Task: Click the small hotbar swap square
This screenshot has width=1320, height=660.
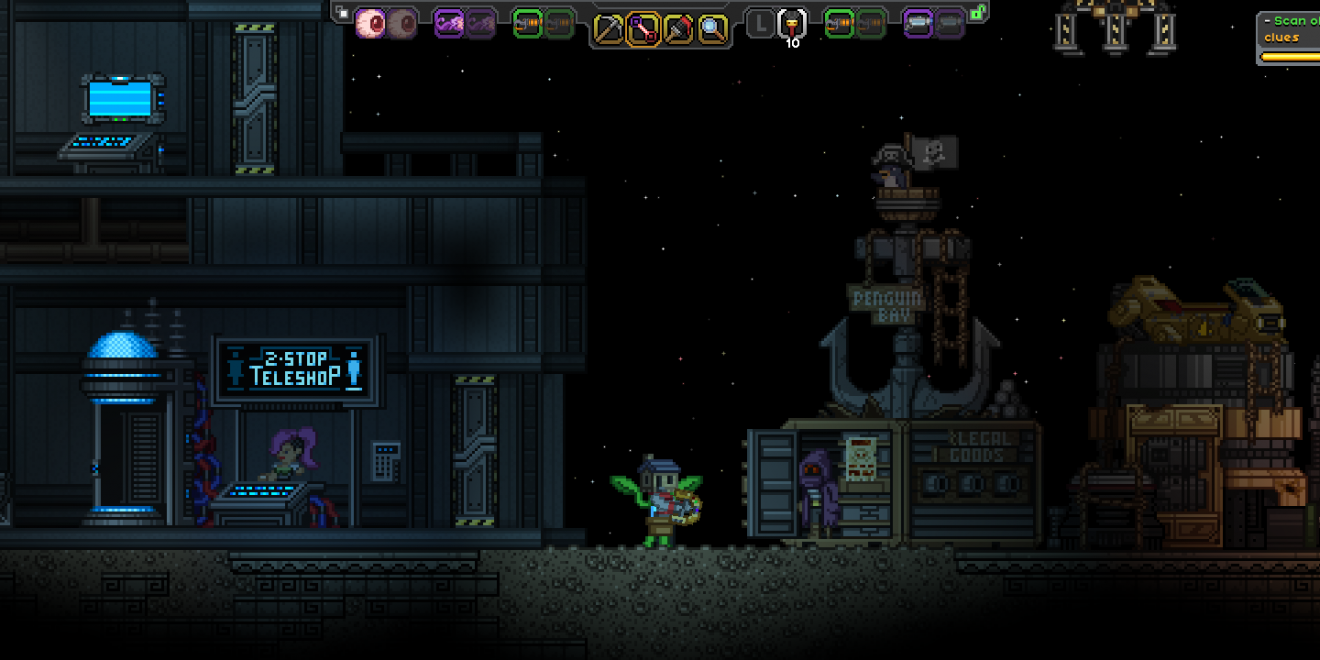Action: click(343, 13)
